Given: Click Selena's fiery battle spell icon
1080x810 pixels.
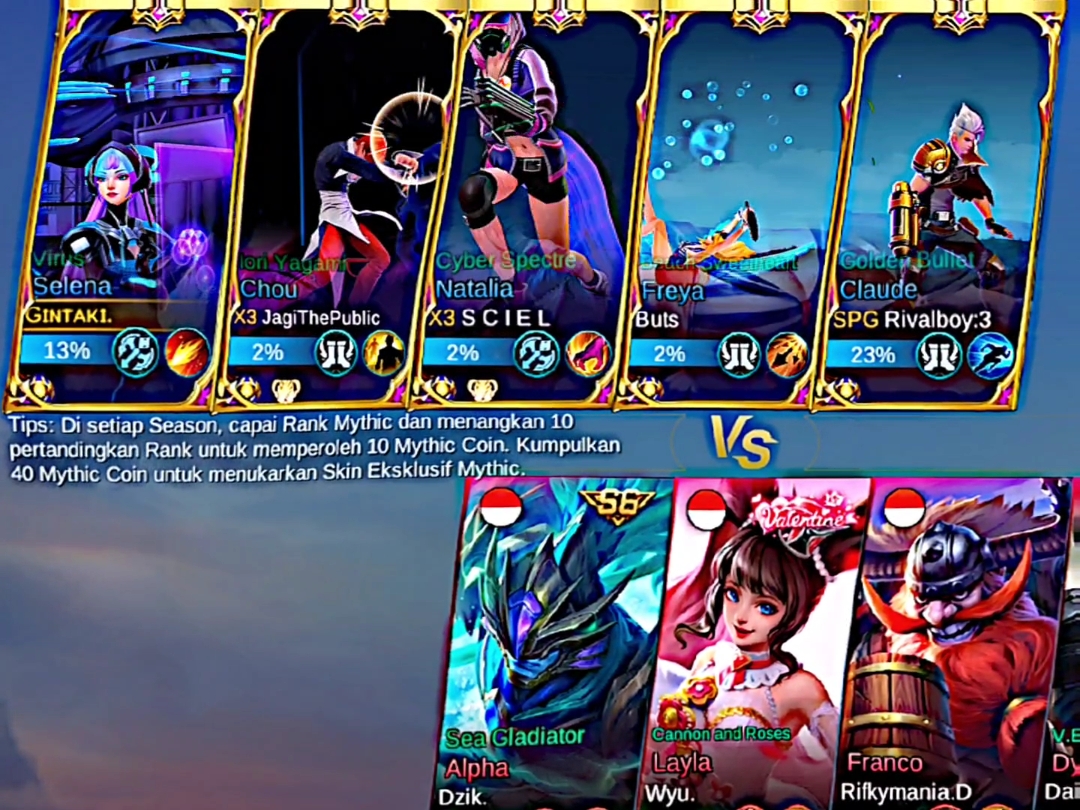Looking at the screenshot, I should coord(187,352).
